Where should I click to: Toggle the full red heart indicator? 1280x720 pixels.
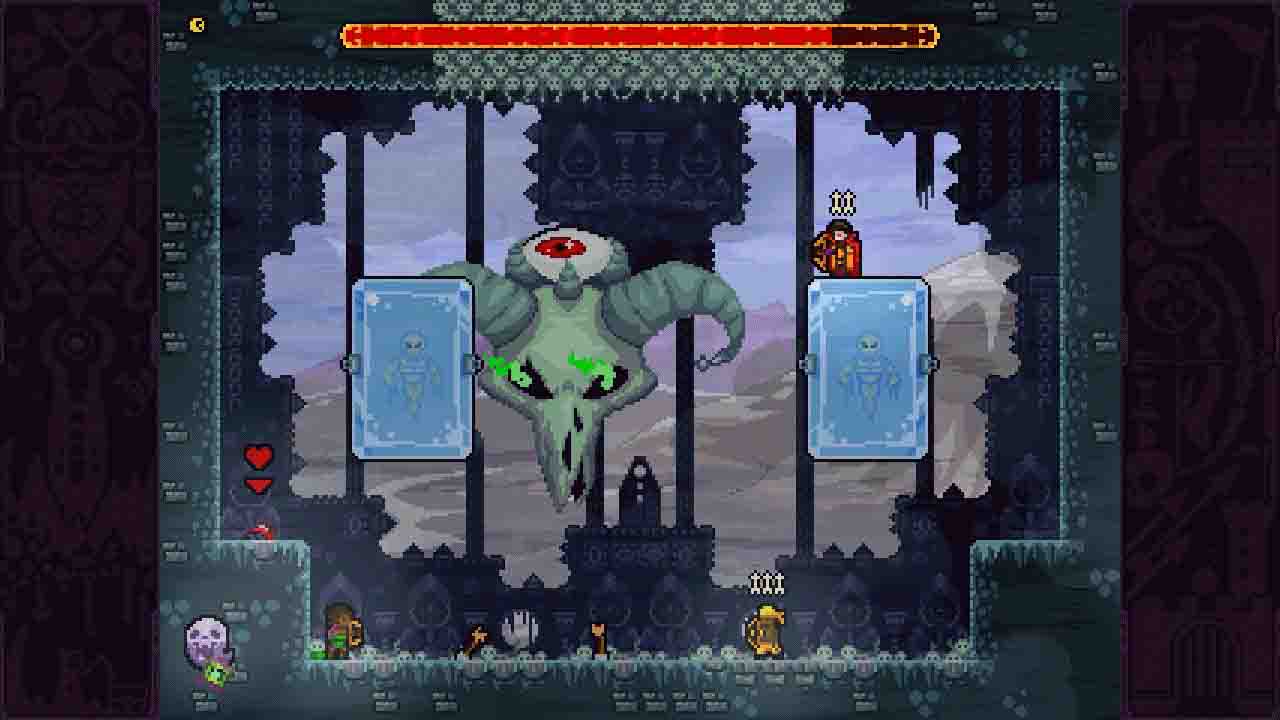[x=258, y=460]
